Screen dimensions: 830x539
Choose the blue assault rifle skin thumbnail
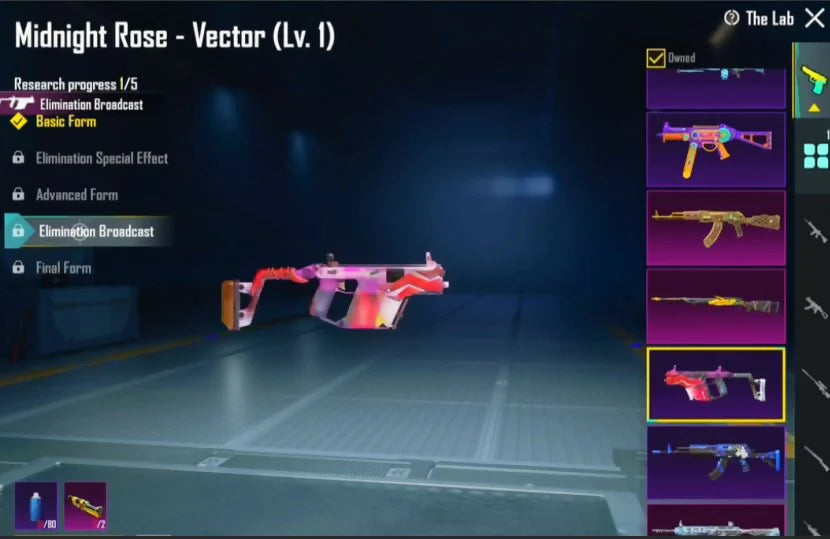(715, 462)
